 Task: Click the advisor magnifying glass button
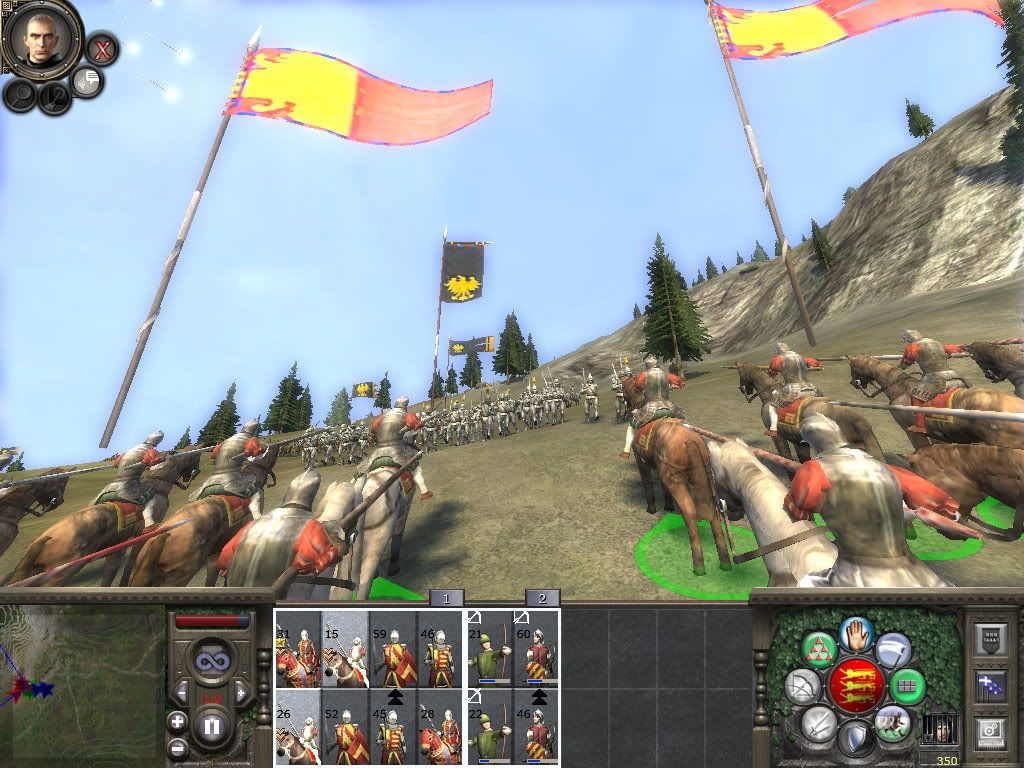pyautogui.click(x=20, y=95)
